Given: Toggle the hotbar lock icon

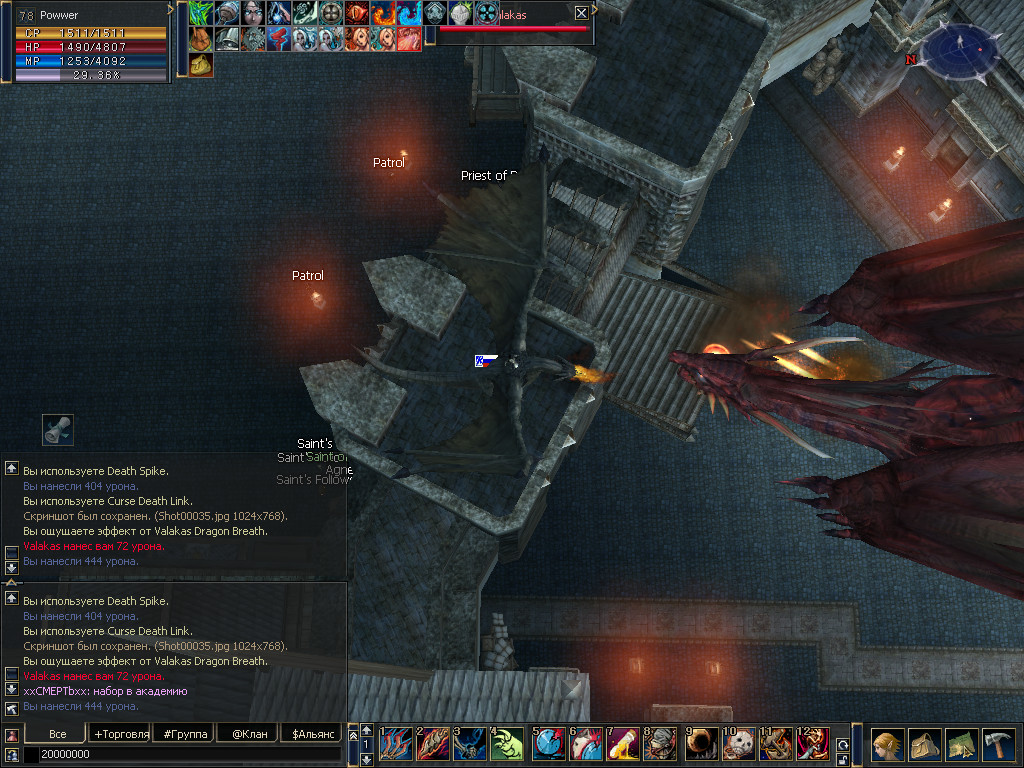Looking at the screenshot, I should click(x=842, y=760).
